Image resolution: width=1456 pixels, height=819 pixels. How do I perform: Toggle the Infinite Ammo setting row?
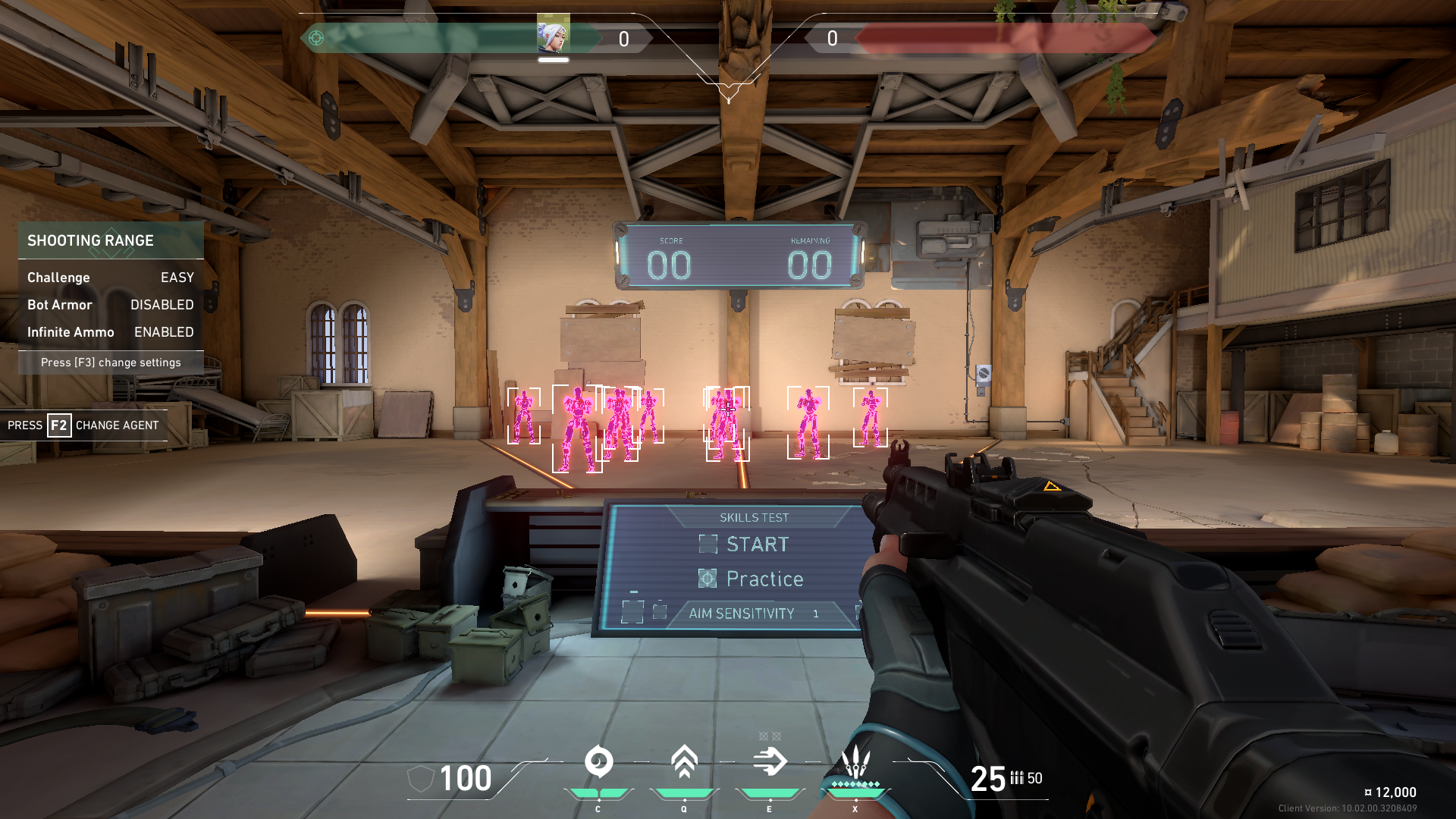(x=111, y=332)
